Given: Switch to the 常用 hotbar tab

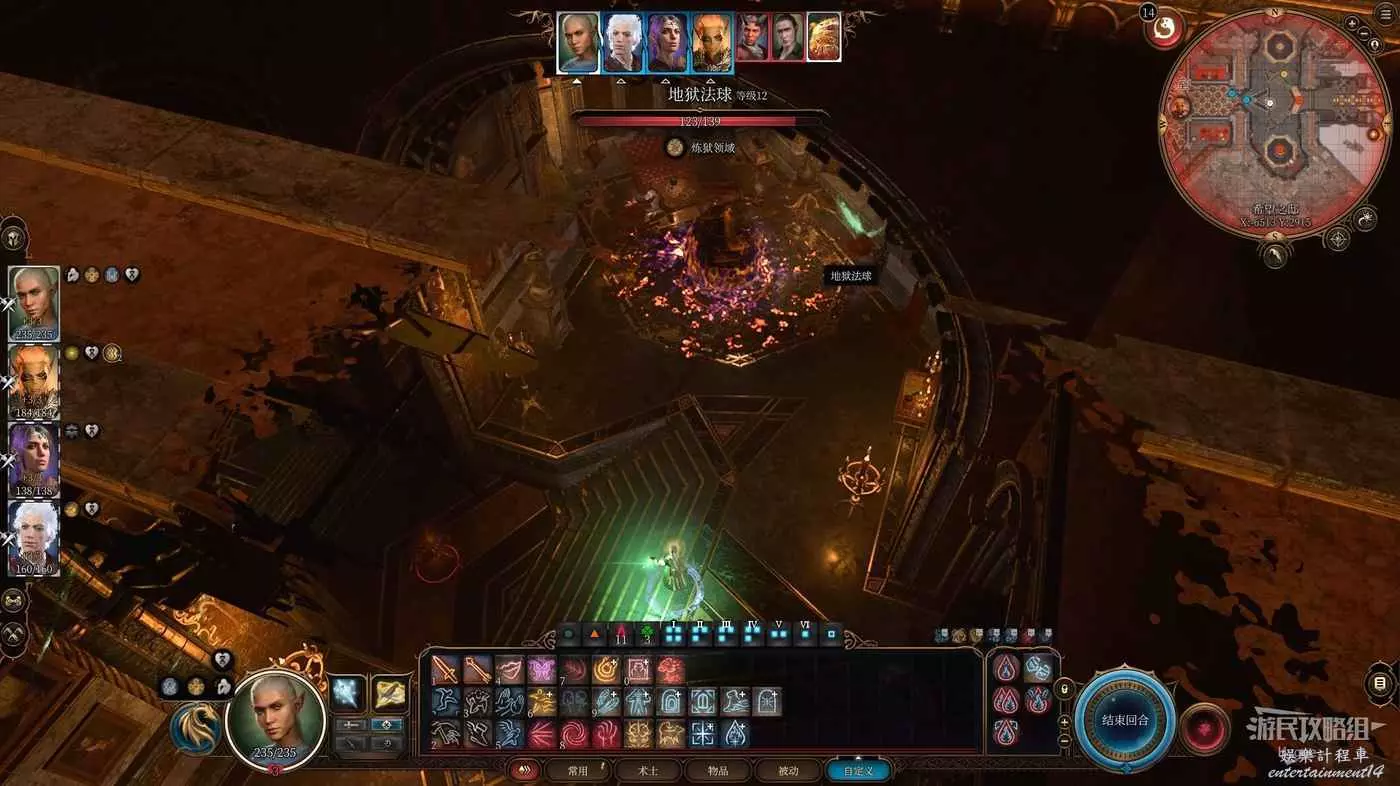Looking at the screenshot, I should 577,771.
